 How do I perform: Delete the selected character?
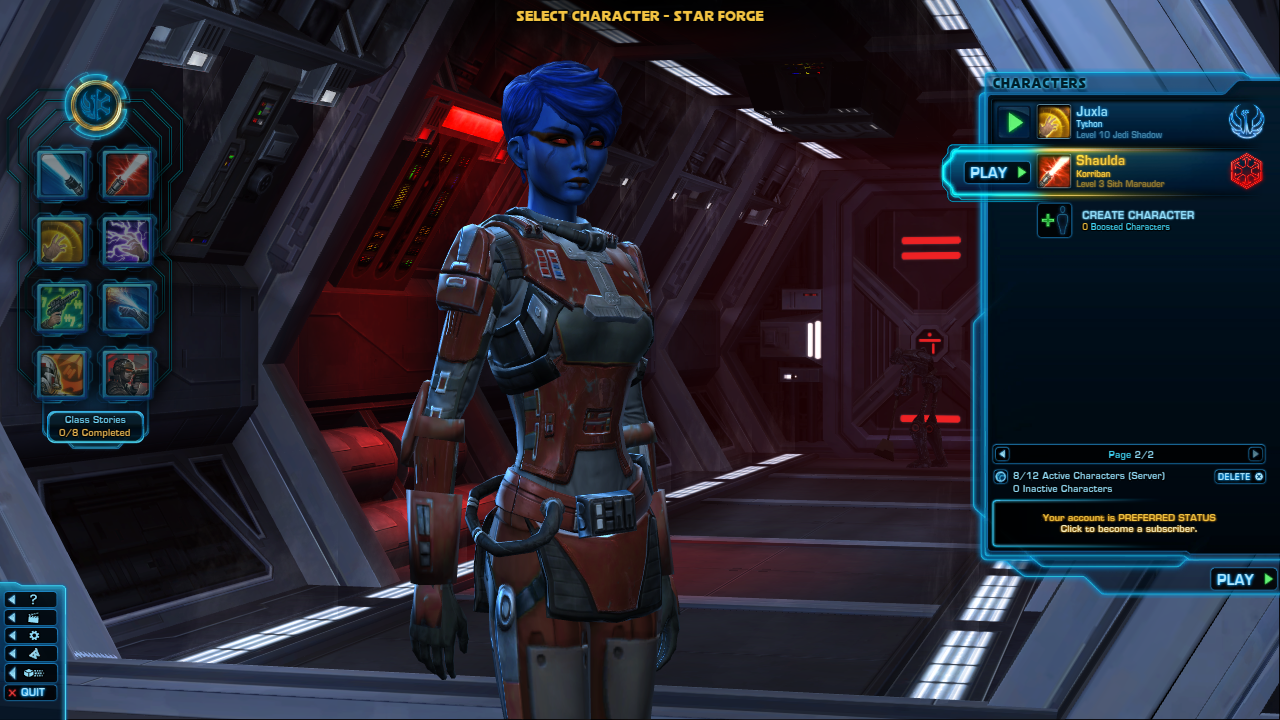click(1240, 477)
